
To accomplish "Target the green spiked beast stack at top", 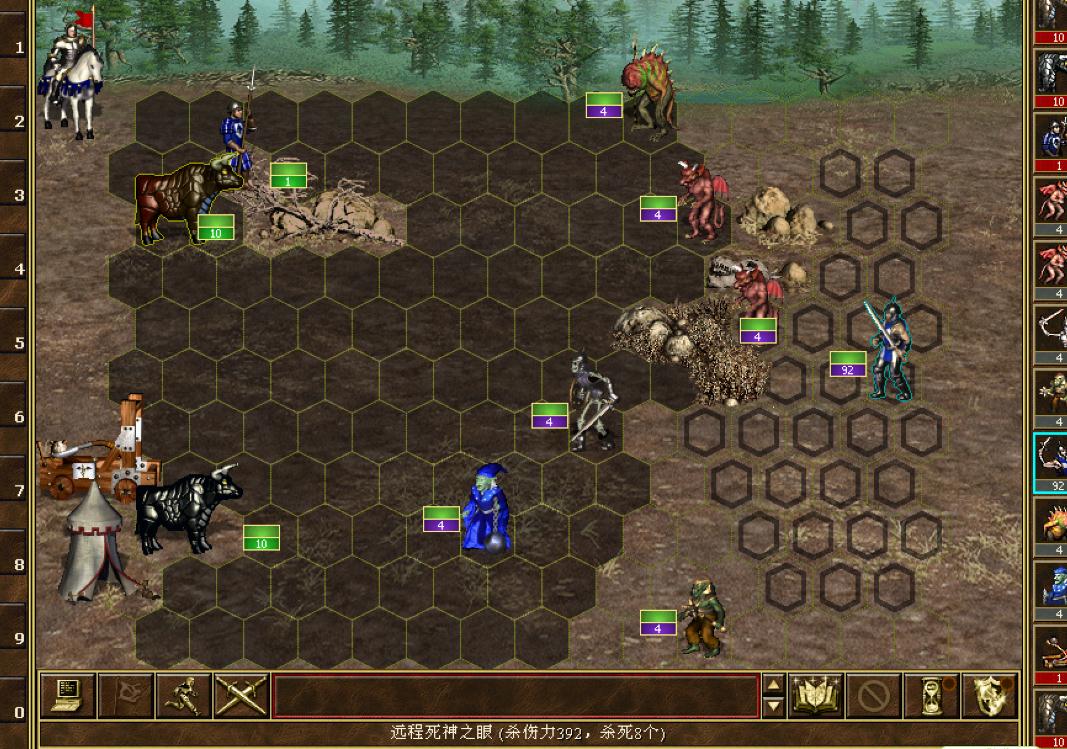I will (648, 90).
